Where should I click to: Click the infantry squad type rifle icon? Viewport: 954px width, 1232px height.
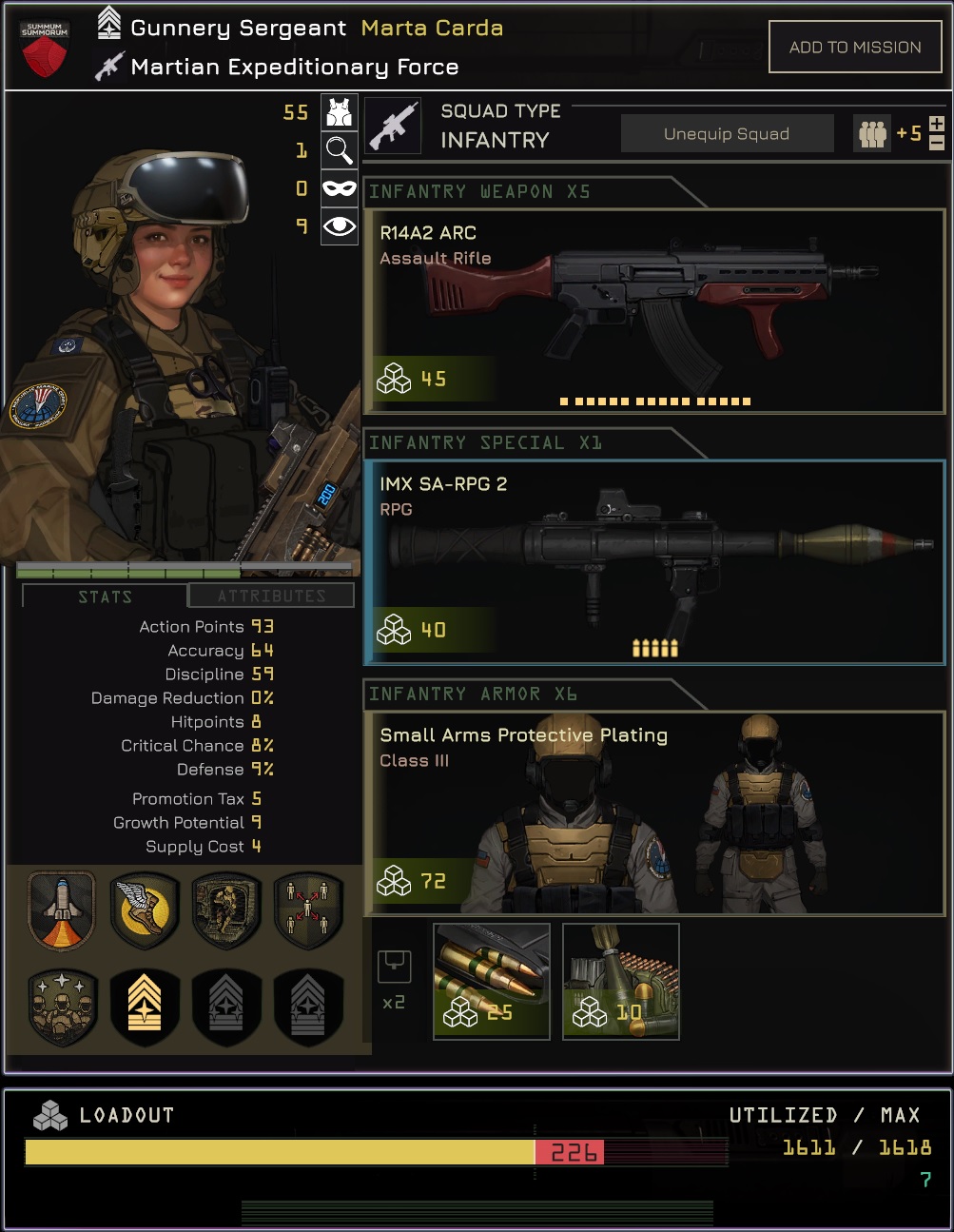pos(393,126)
